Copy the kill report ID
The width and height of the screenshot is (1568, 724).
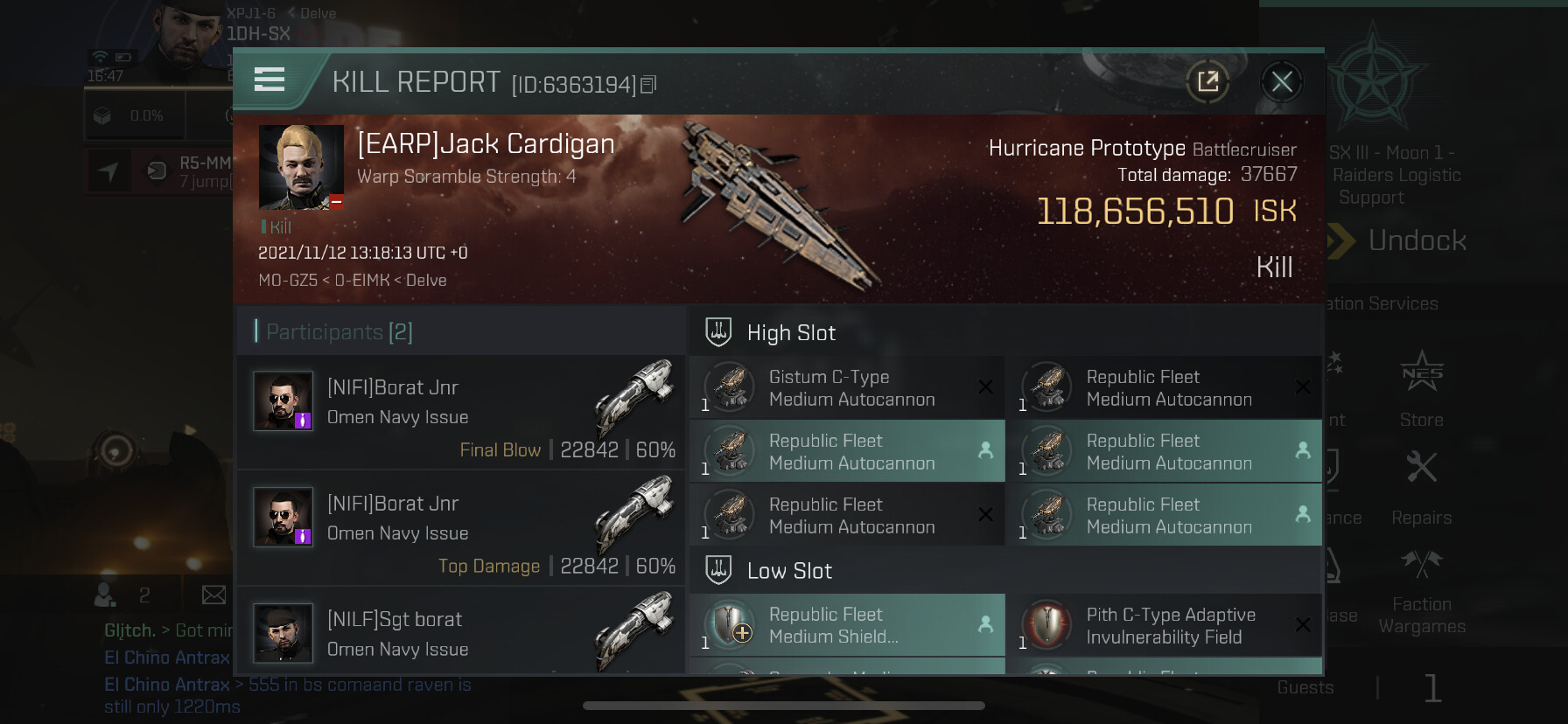coord(648,85)
